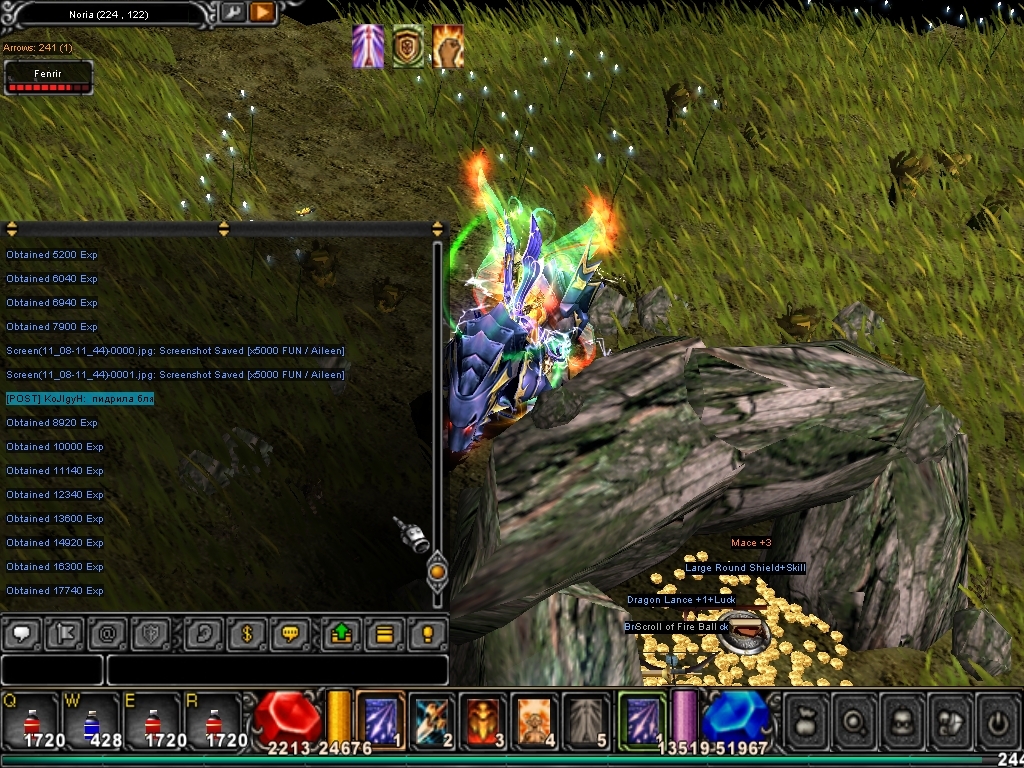
Task: Focus the wide chat message input field
Action: point(276,670)
